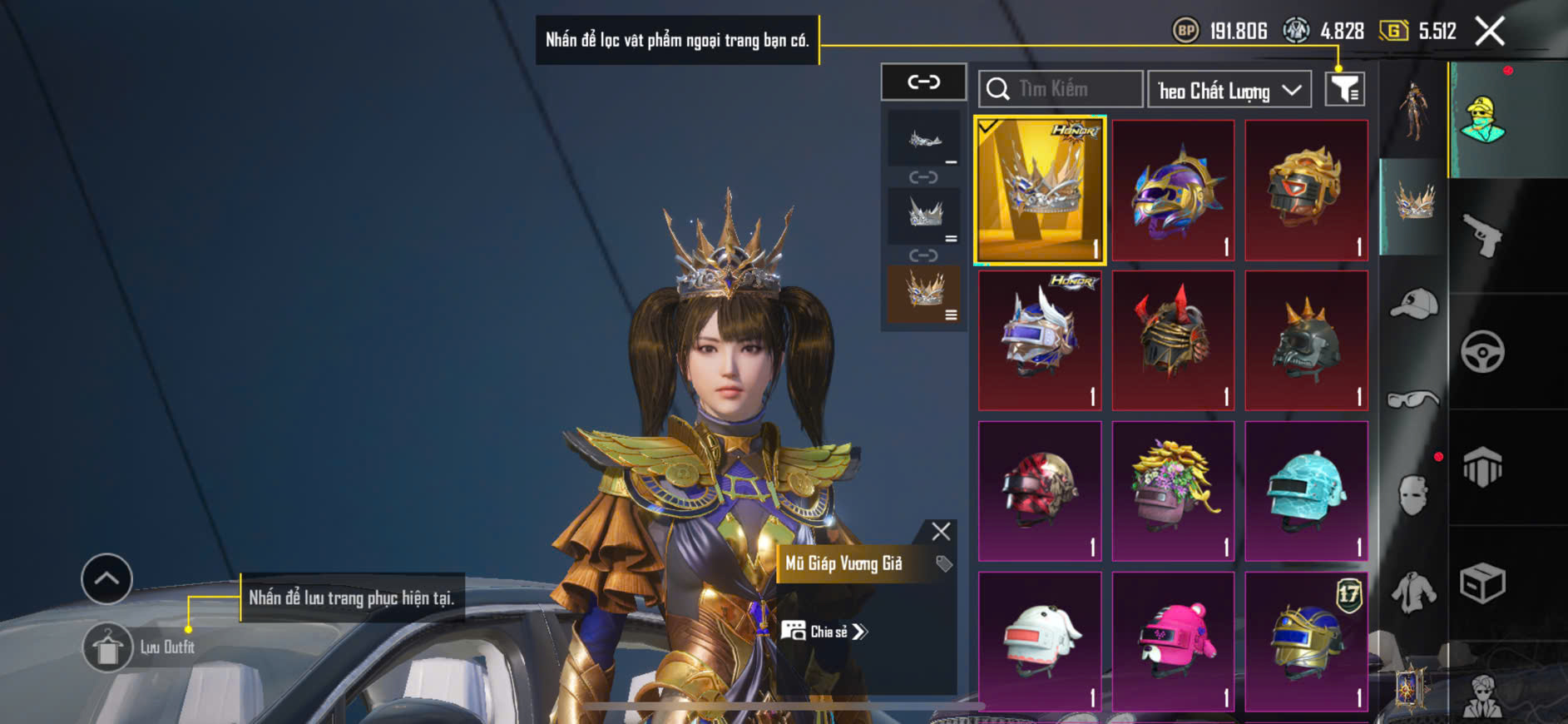
Task: Open the pistol weapon skins category
Action: coord(1482,236)
